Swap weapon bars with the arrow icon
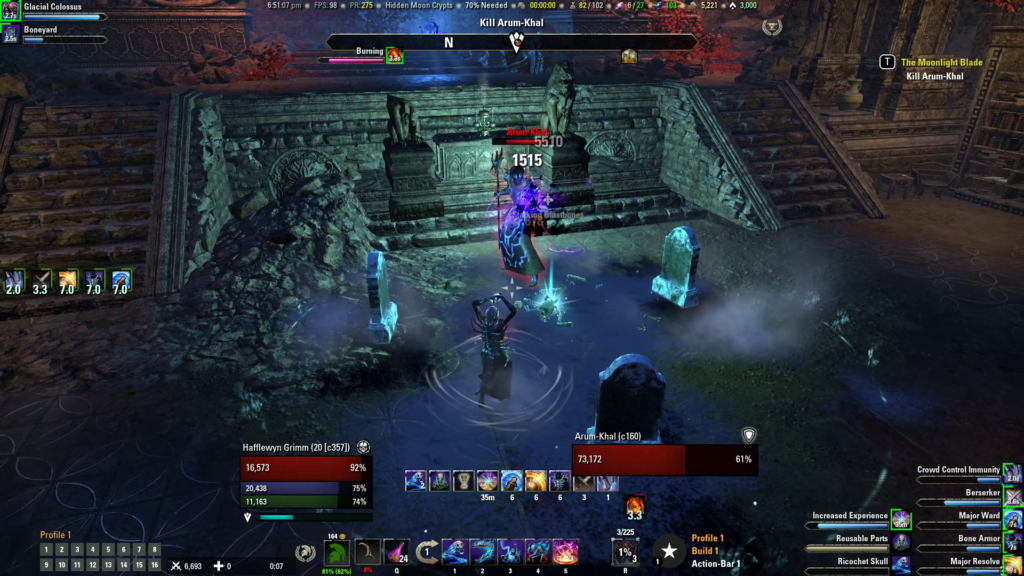Screen dimensions: 1024x576 point(427,551)
